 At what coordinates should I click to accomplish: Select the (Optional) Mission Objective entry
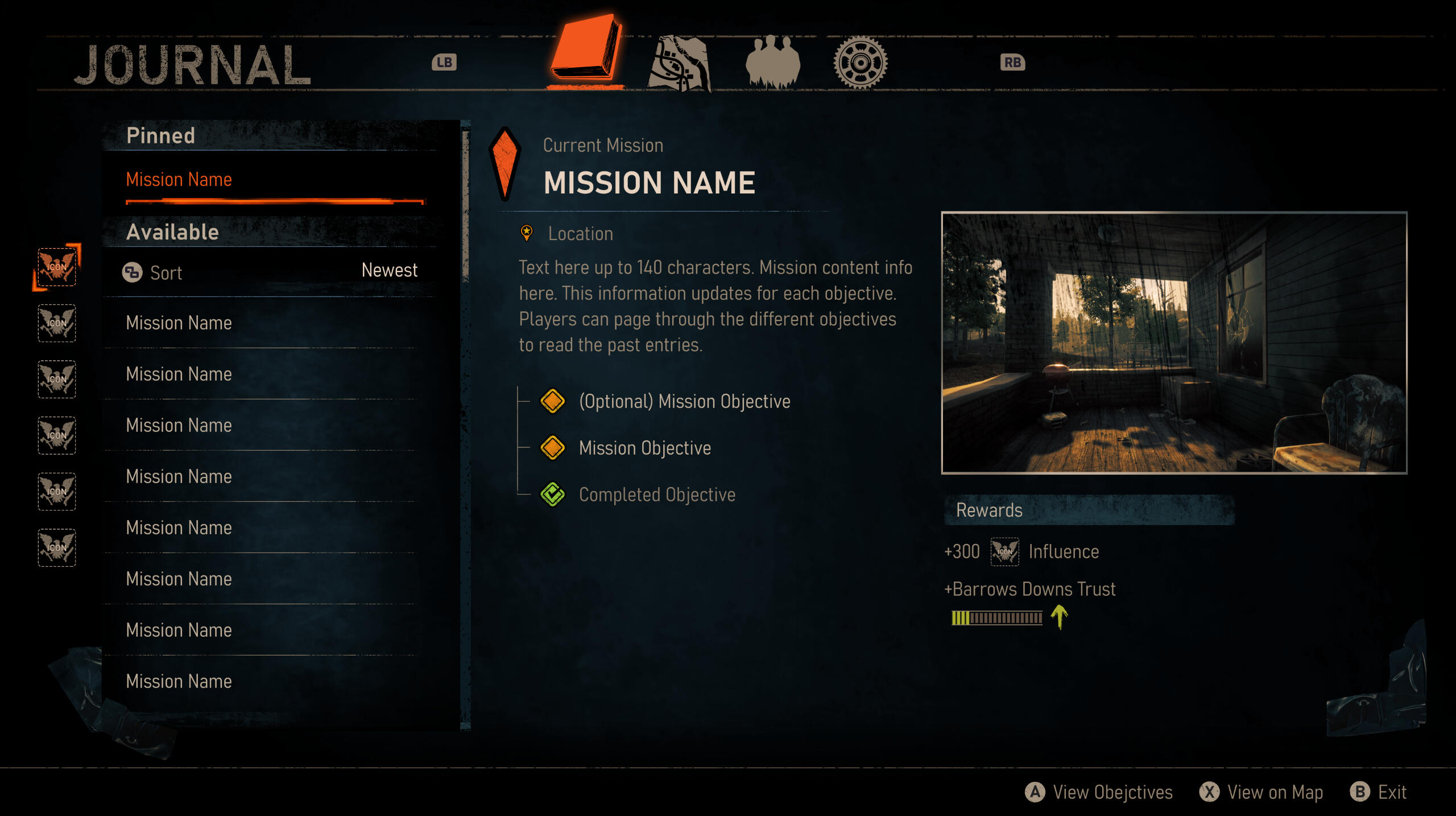click(684, 401)
